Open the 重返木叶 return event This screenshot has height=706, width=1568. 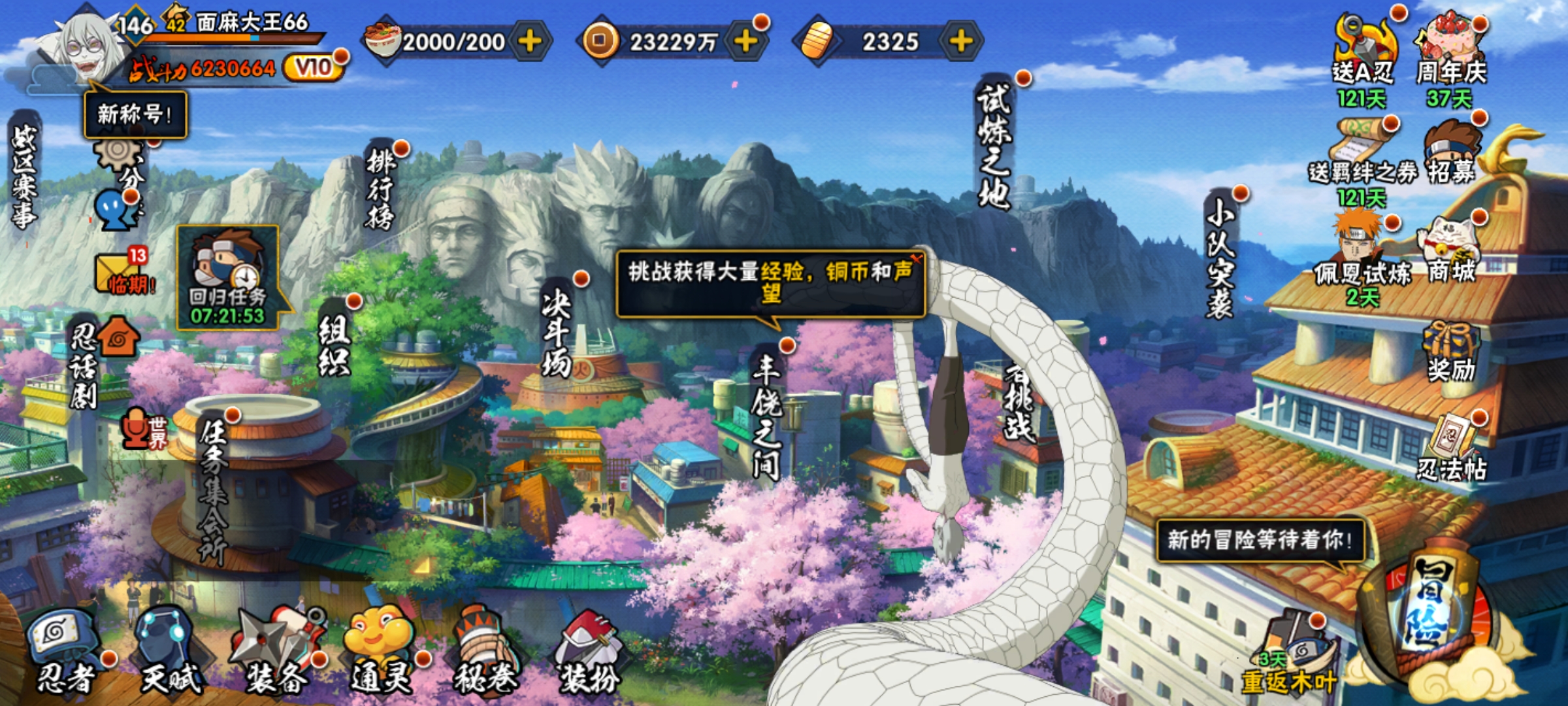[x=1290, y=654]
